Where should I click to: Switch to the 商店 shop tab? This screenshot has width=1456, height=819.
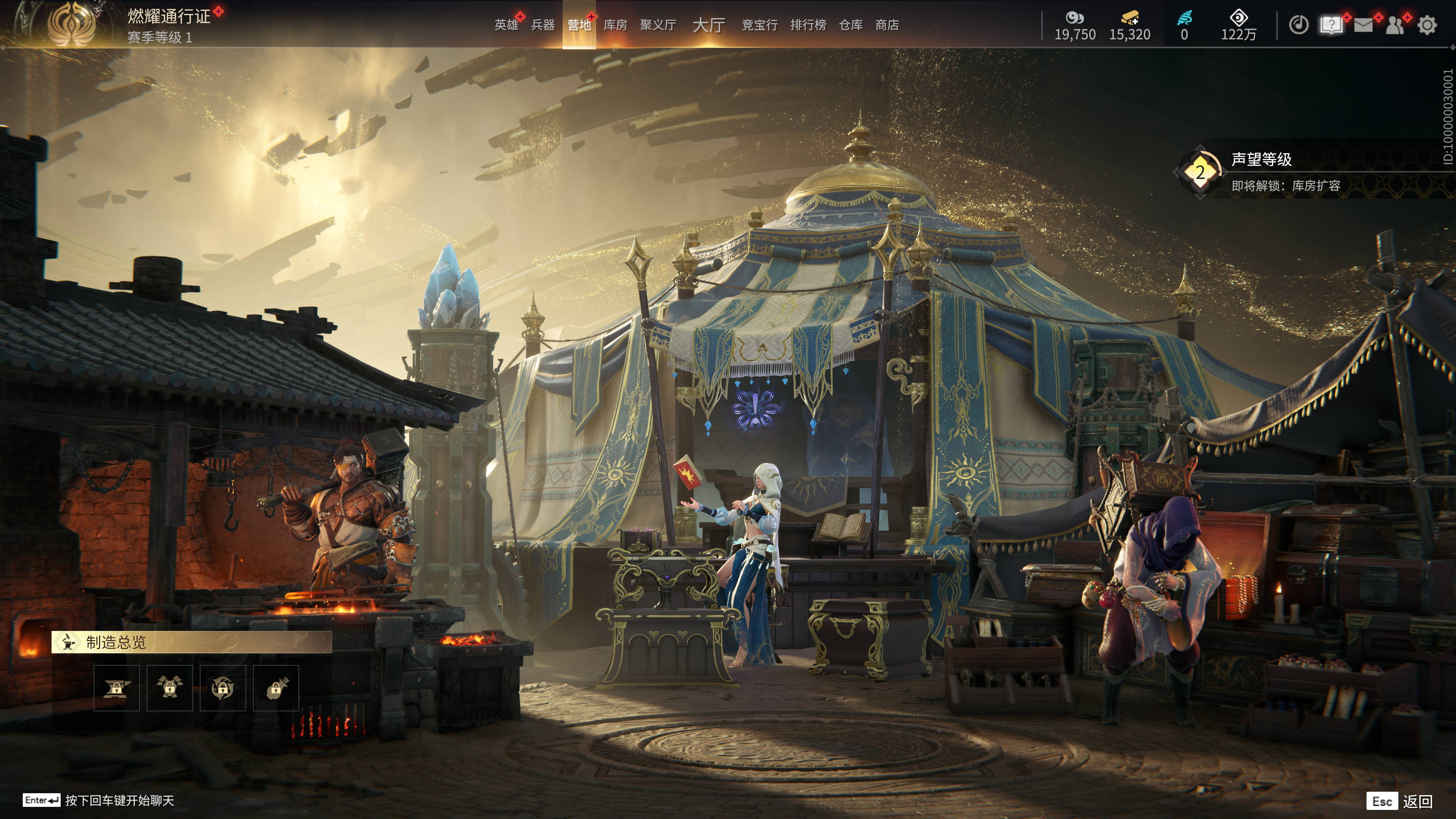click(887, 25)
